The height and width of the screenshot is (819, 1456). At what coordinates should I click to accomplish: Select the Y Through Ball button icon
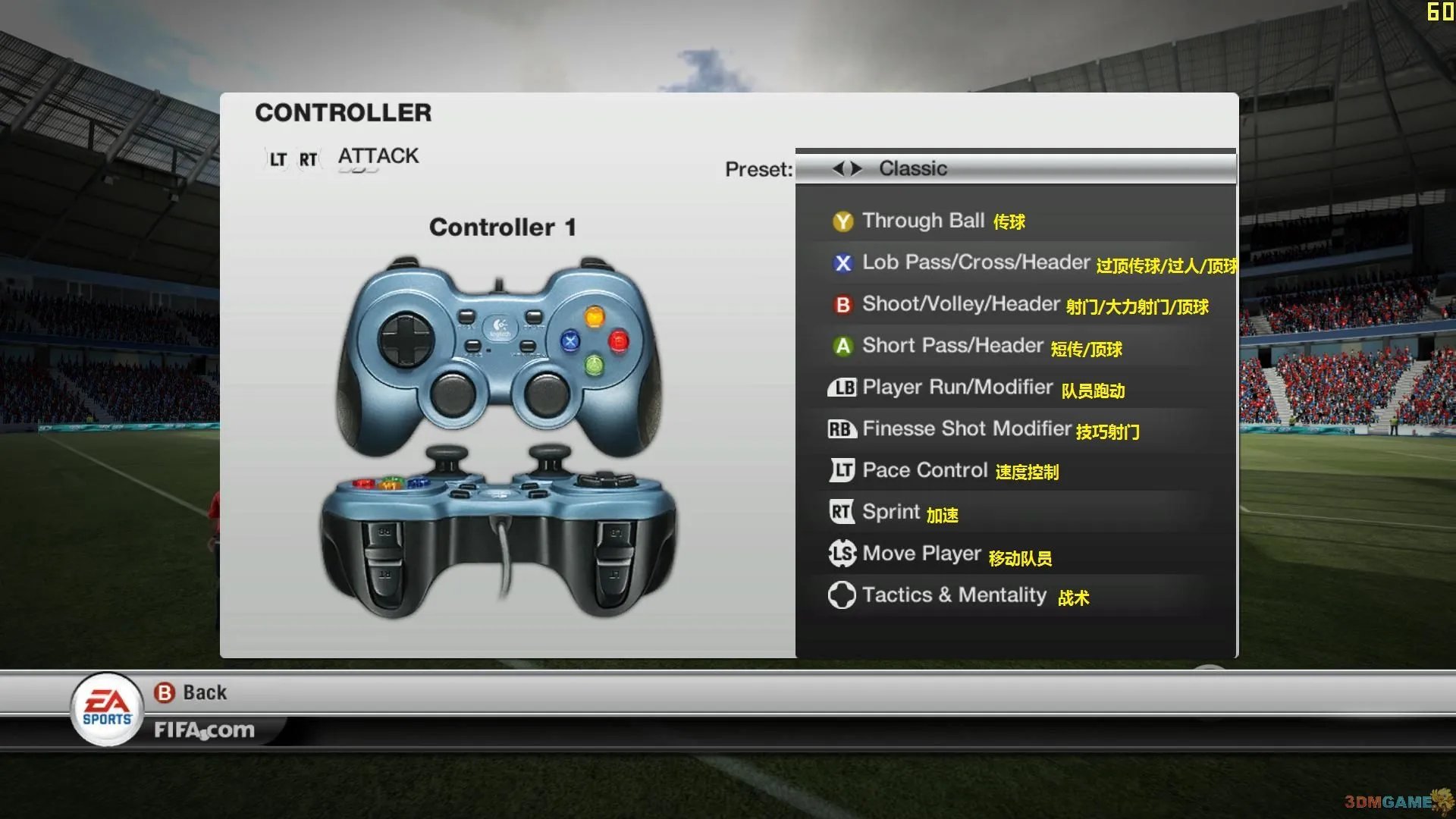point(842,221)
